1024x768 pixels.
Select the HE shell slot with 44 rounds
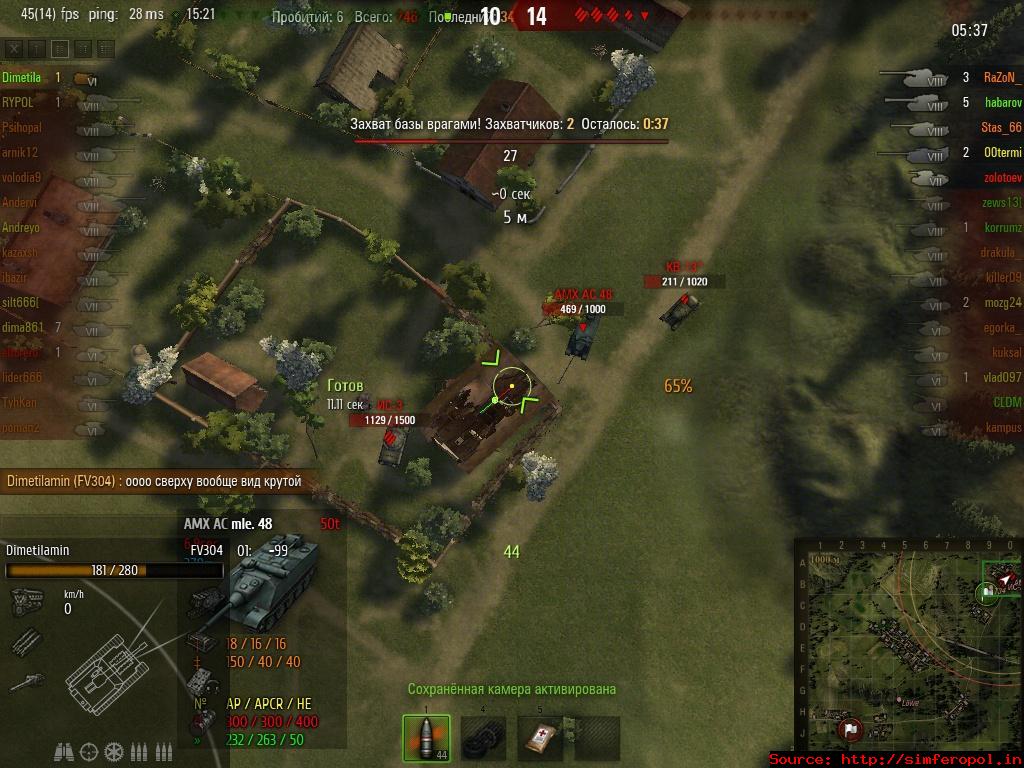426,738
